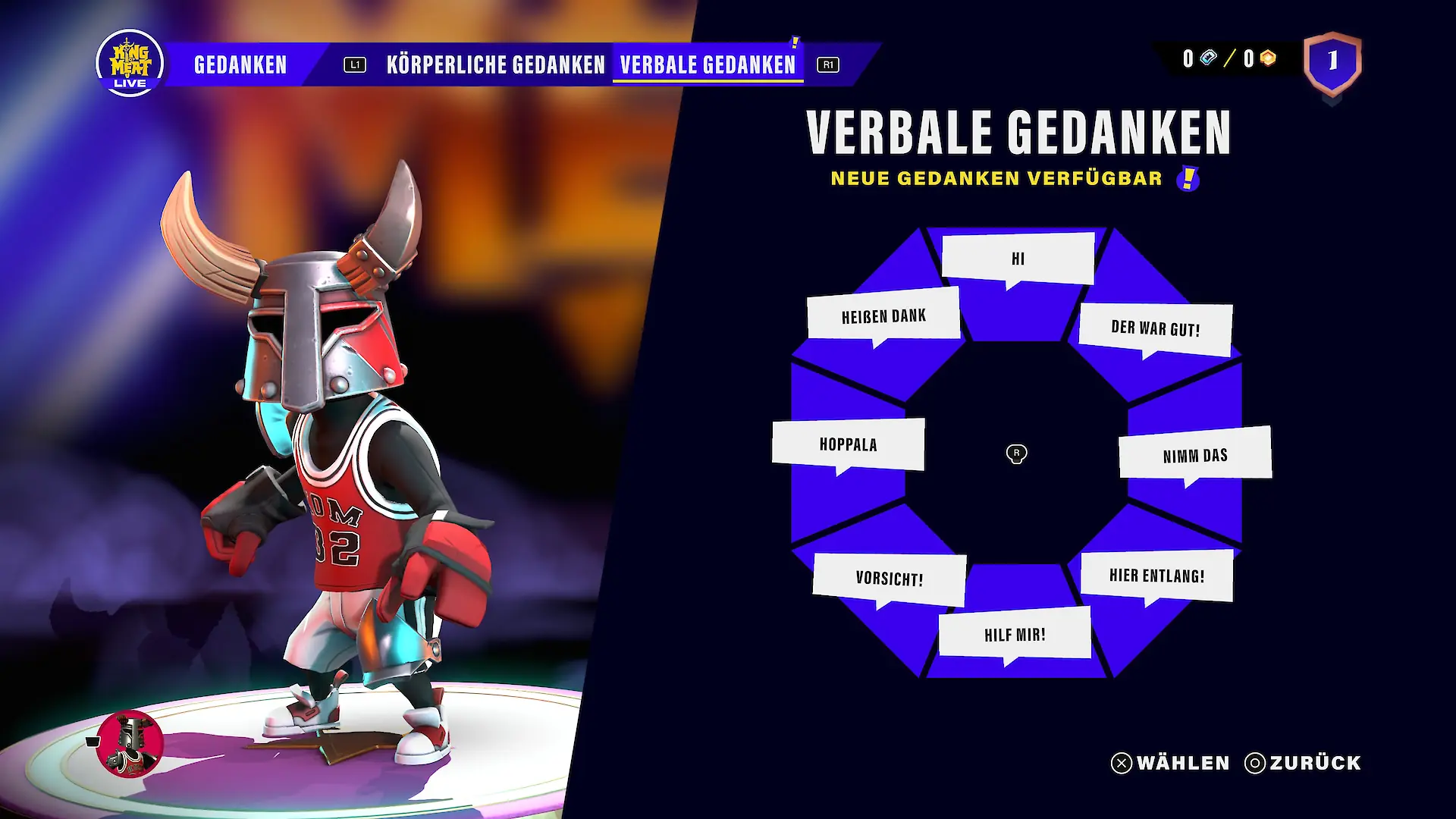Click the King of Meat Live logo

(x=130, y=64)
